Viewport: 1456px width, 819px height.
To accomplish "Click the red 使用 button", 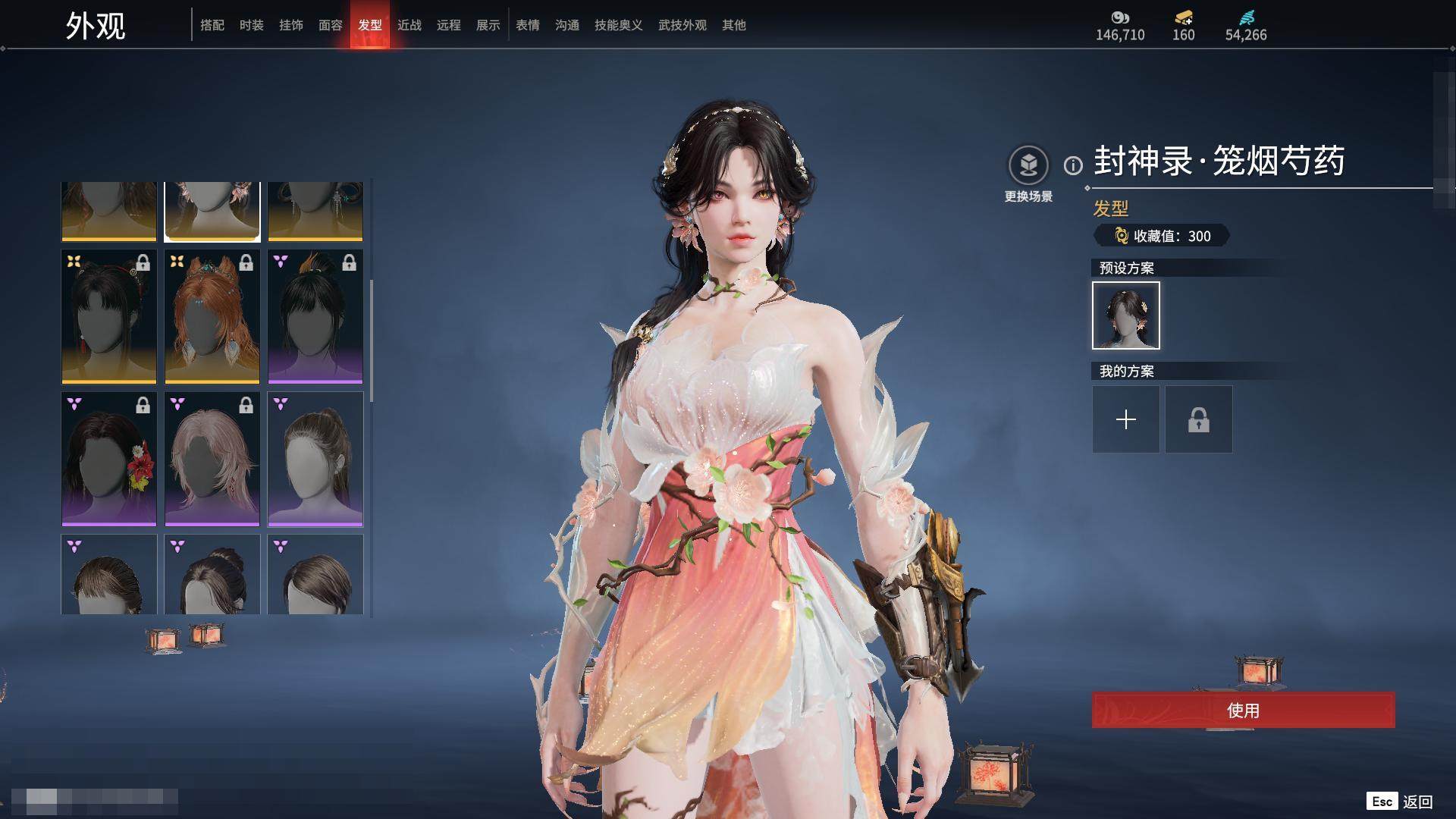I will [x=1243, y=711].
